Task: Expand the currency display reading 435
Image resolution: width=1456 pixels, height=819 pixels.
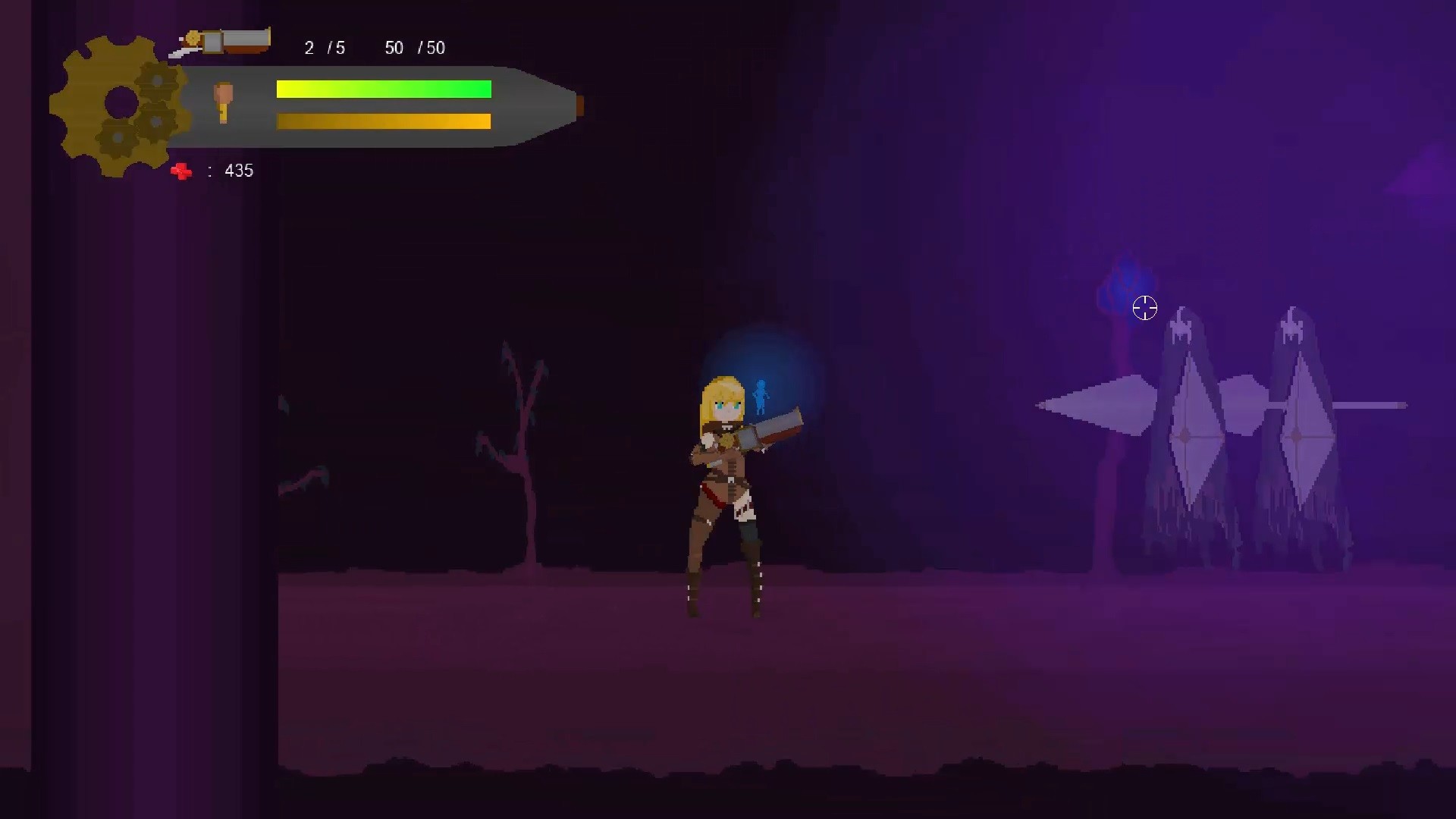Action: [x=237, y=171]
